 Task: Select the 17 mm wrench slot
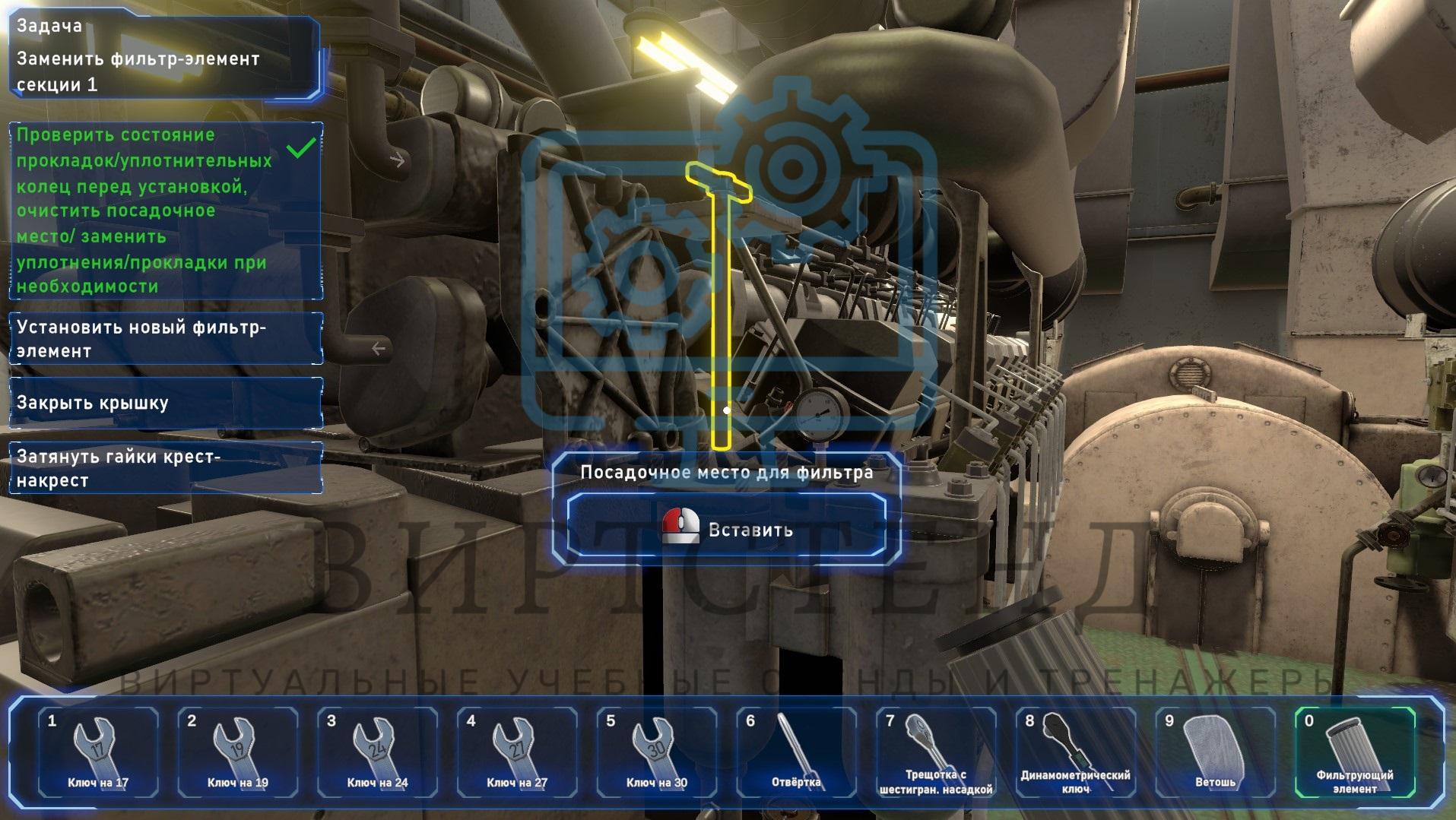[98, 752]
